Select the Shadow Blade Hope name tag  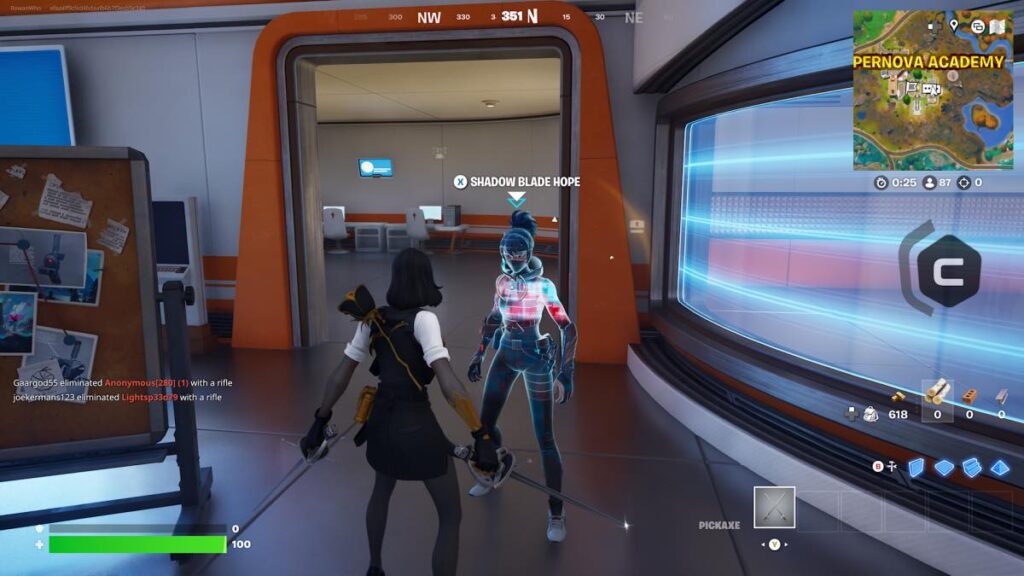(516, 182)
